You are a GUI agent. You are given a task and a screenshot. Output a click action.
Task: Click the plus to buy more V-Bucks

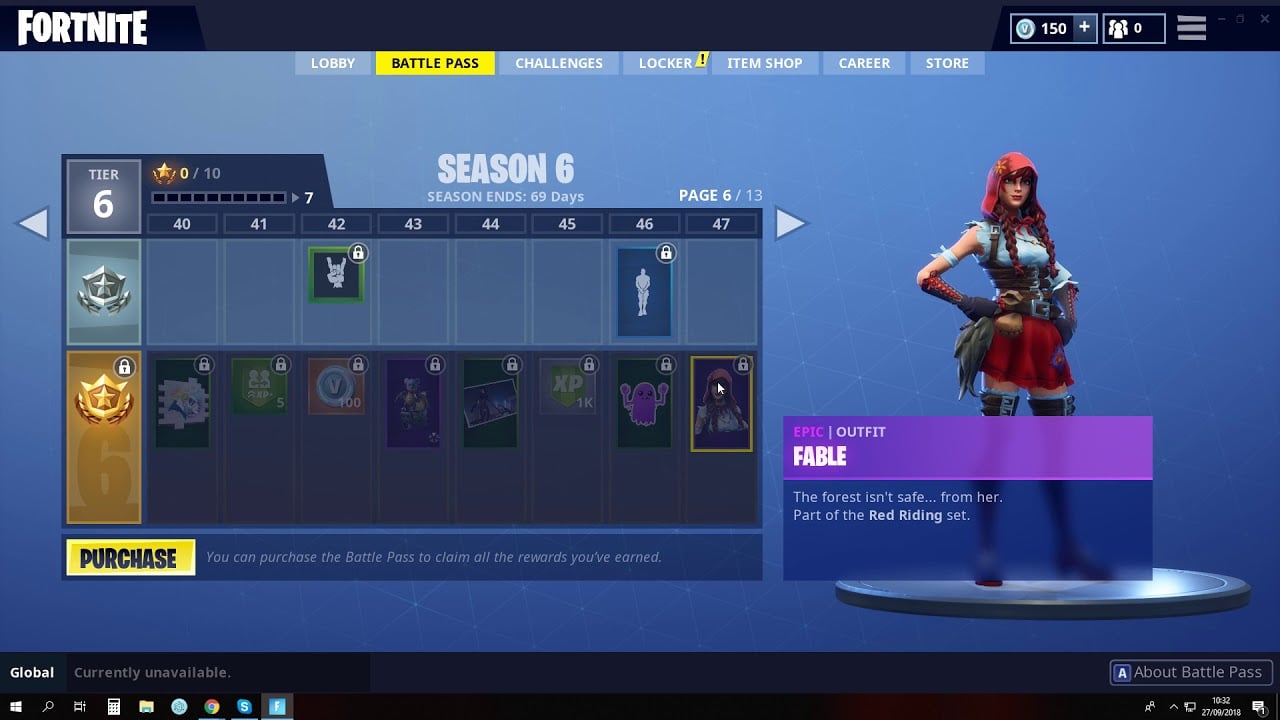point(1083,28)
